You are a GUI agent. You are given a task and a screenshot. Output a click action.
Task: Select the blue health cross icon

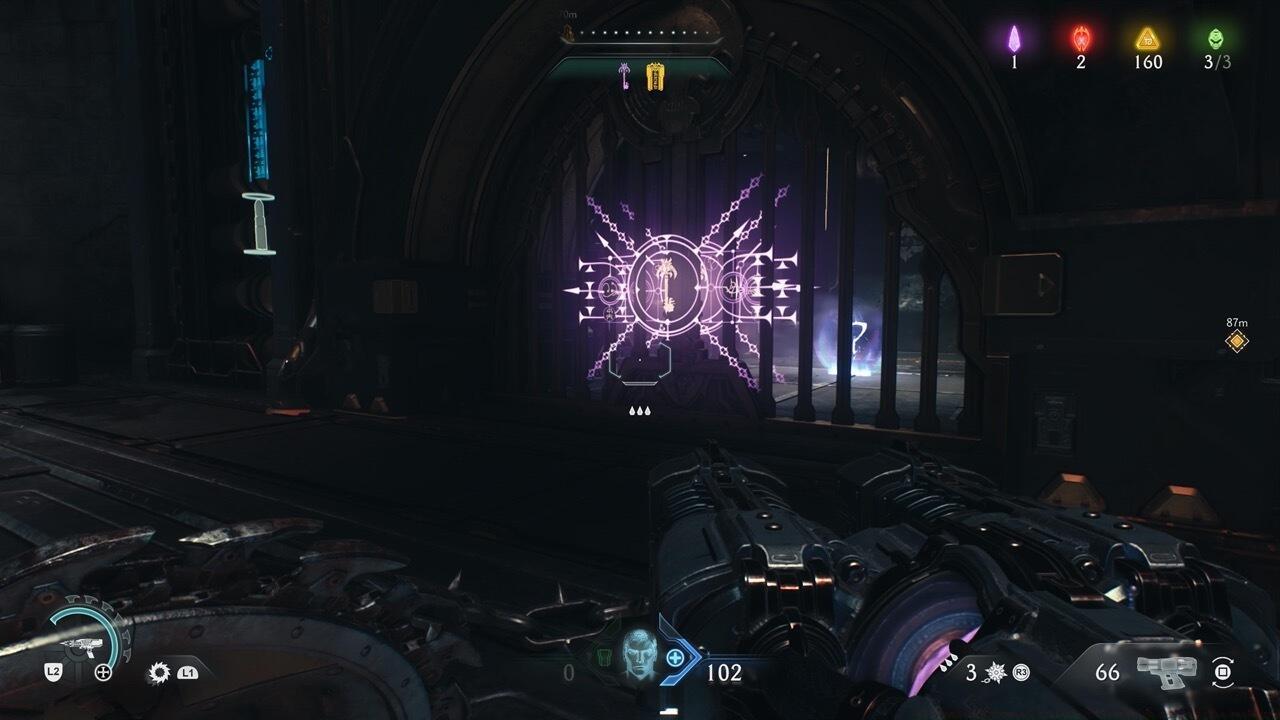tap(675, 657)
